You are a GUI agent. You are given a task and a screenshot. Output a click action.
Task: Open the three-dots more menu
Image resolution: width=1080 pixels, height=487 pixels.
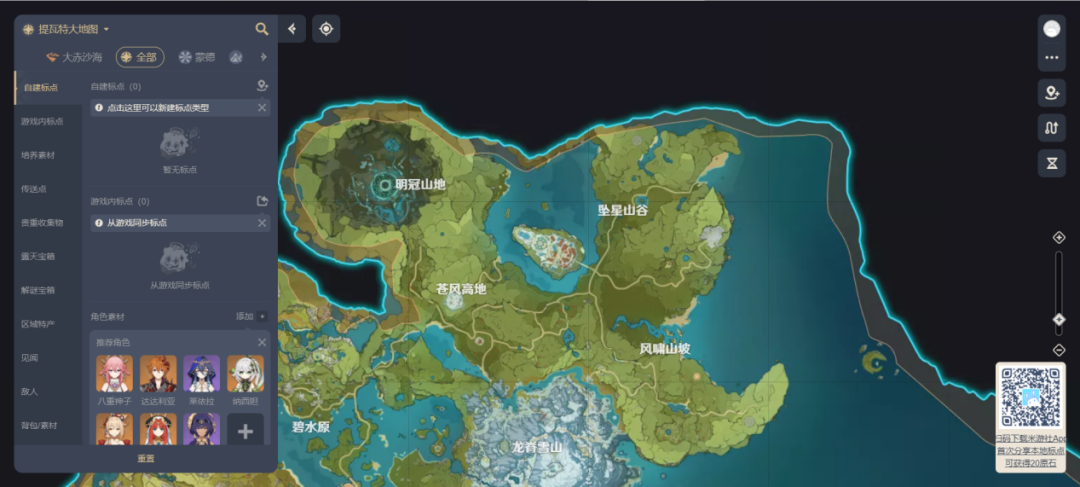pos(1051,58)
